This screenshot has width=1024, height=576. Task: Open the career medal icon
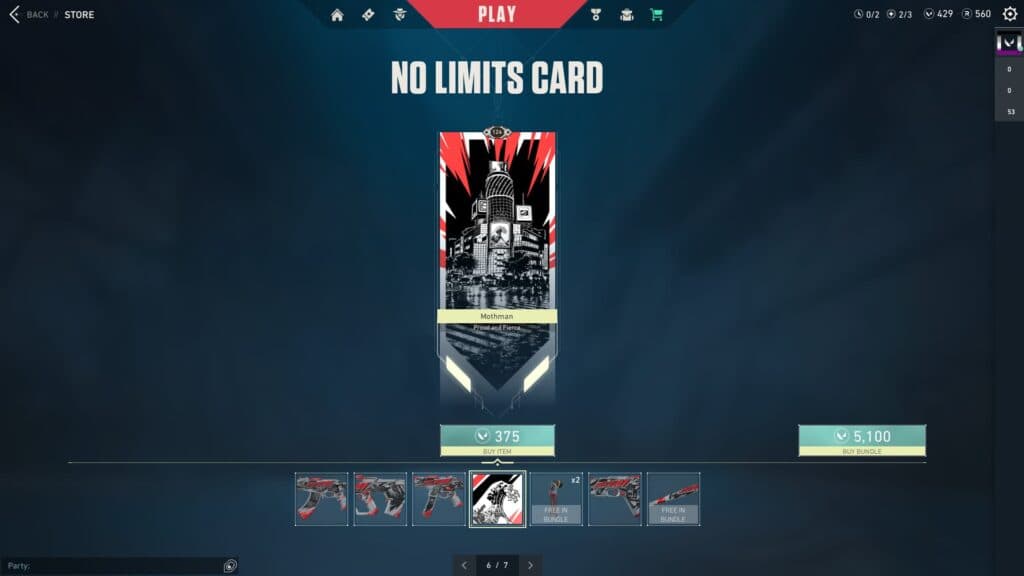(596, 15)
